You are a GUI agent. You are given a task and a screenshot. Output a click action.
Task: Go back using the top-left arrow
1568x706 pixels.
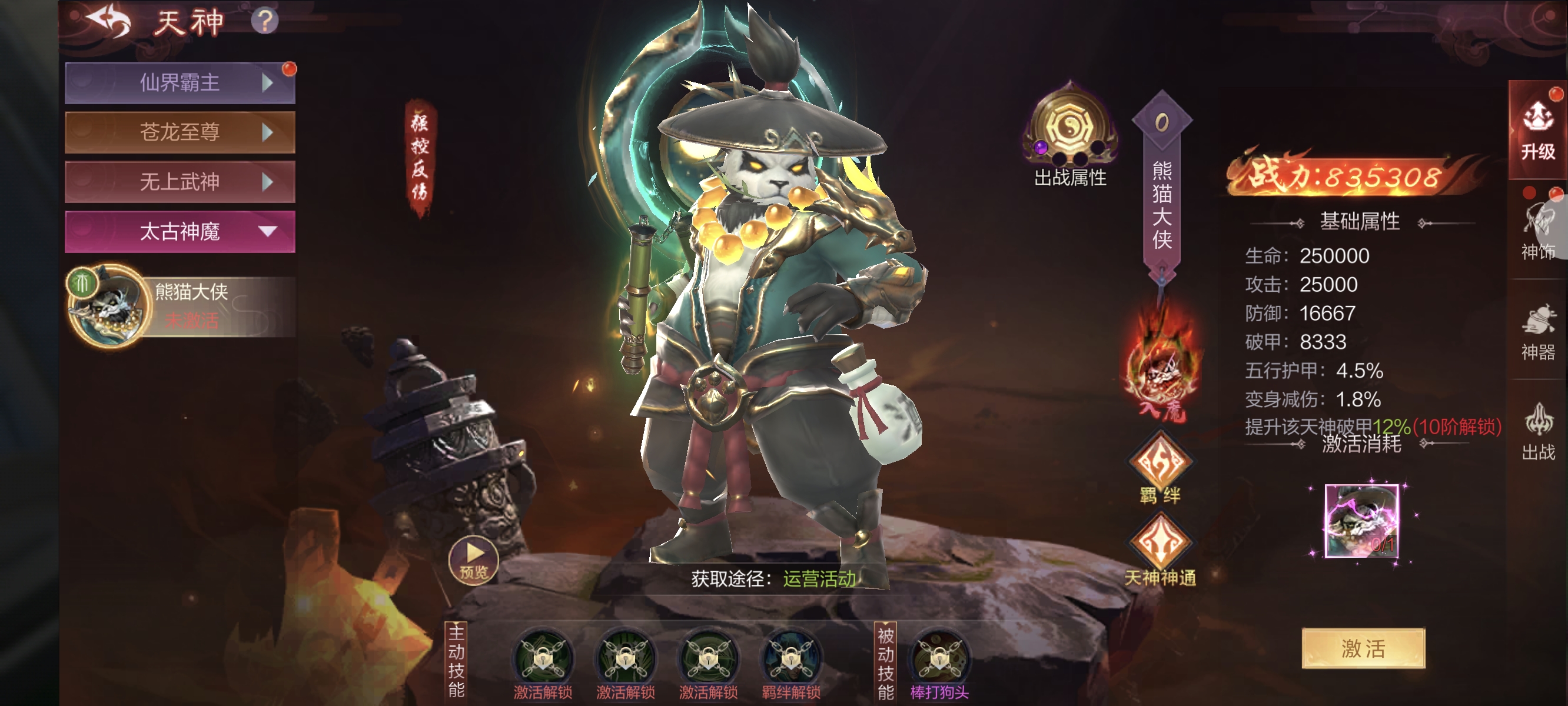pyautogui.click(x=109, y=22)
